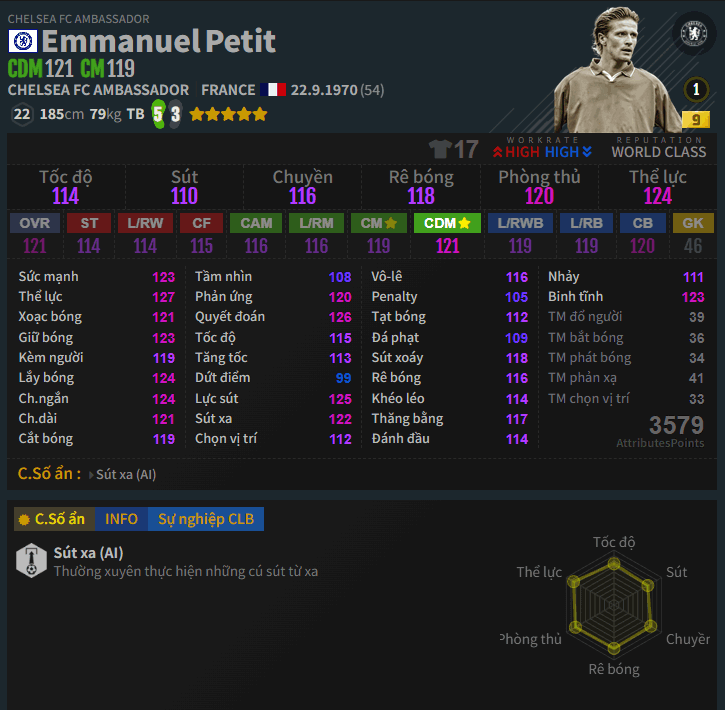Pick the L/RM position box

(x=316, y=223)
